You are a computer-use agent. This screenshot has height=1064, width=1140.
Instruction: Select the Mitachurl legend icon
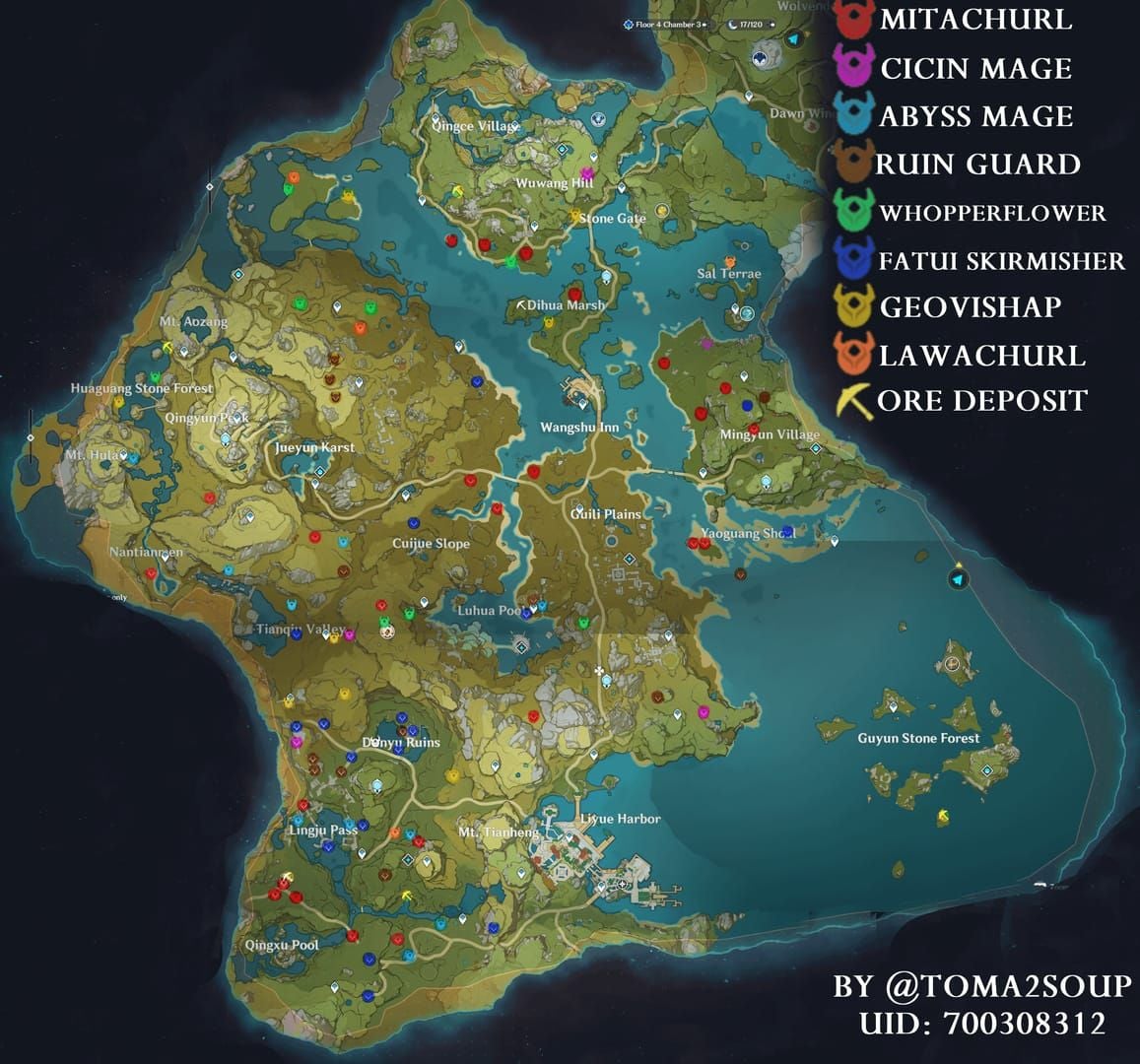855,20
